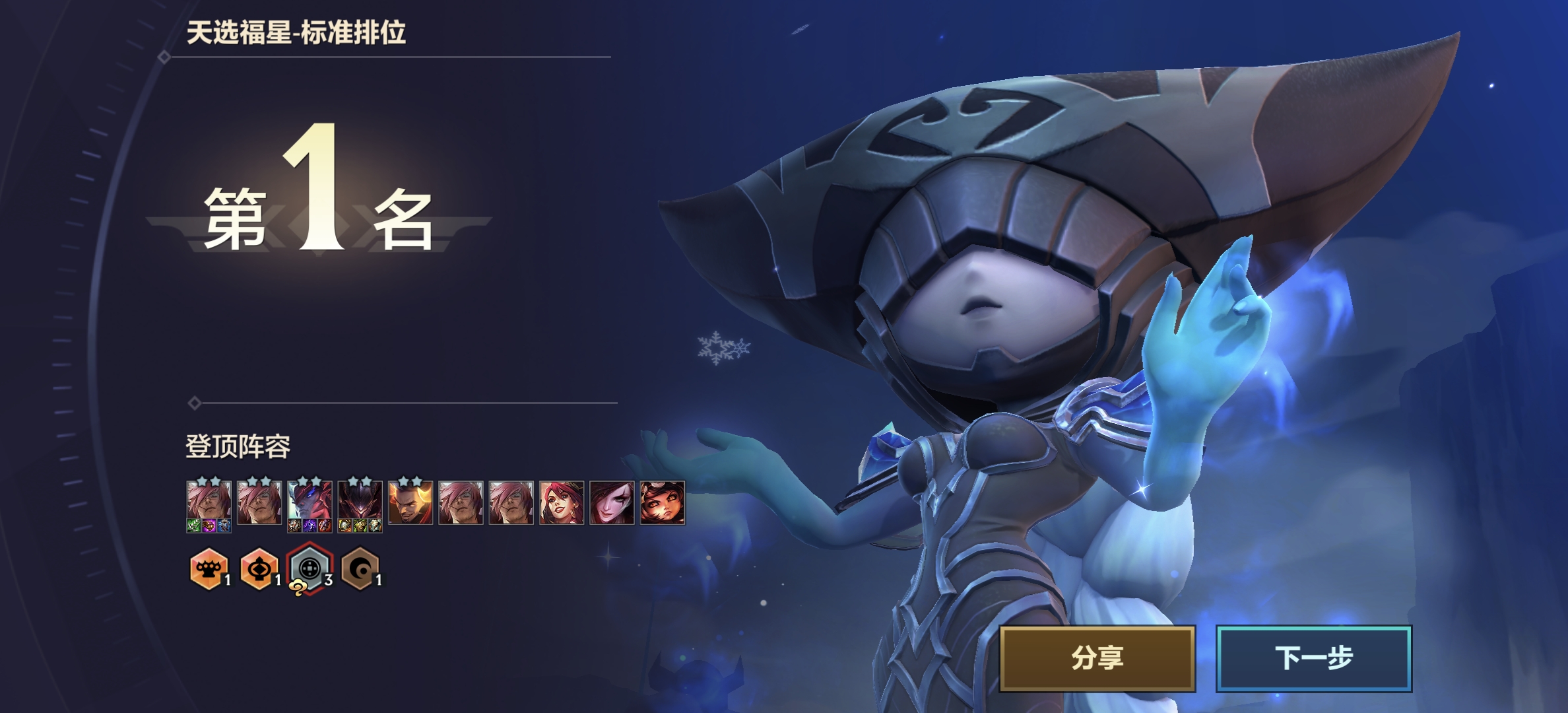
Task: Choose the blue-skinned red-winged champion portrait
Action: [x=310, y=504]
